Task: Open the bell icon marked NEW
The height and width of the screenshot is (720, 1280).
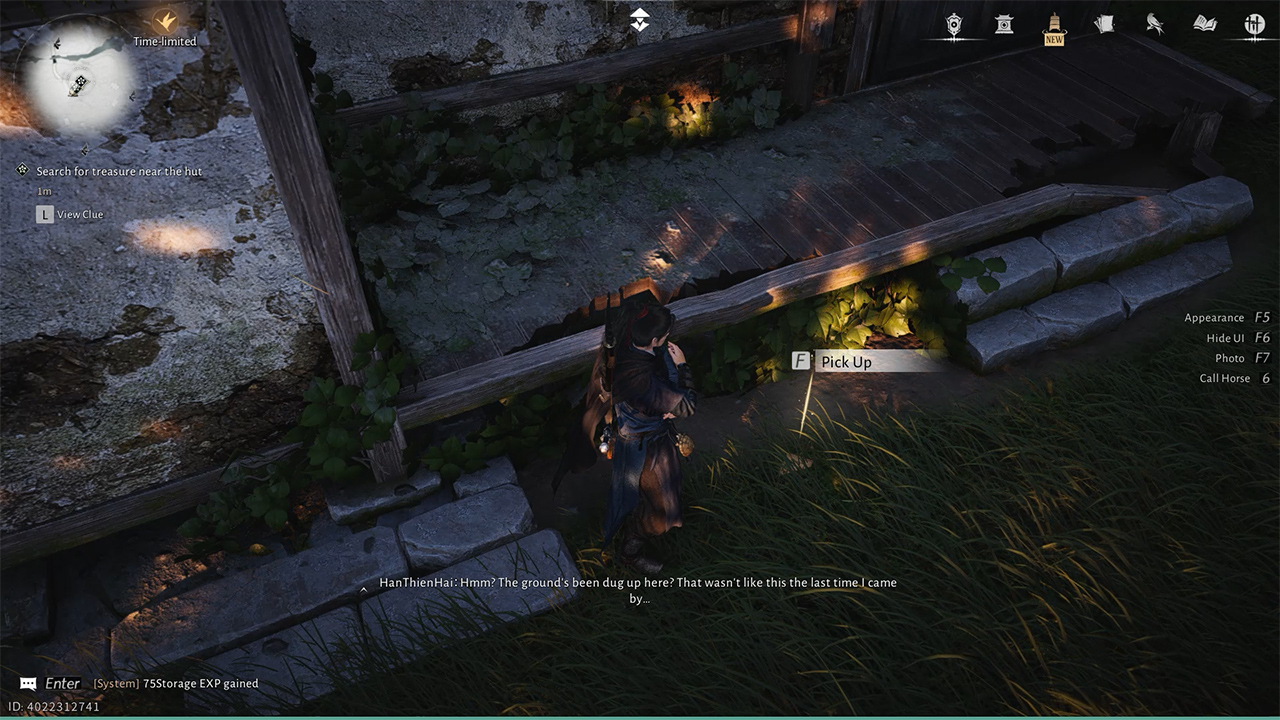Action: [x=1054, y=24]
